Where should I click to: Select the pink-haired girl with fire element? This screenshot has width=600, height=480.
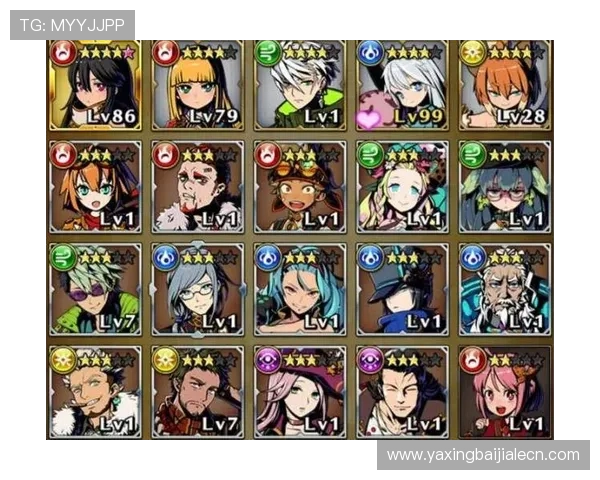[505, 391]
